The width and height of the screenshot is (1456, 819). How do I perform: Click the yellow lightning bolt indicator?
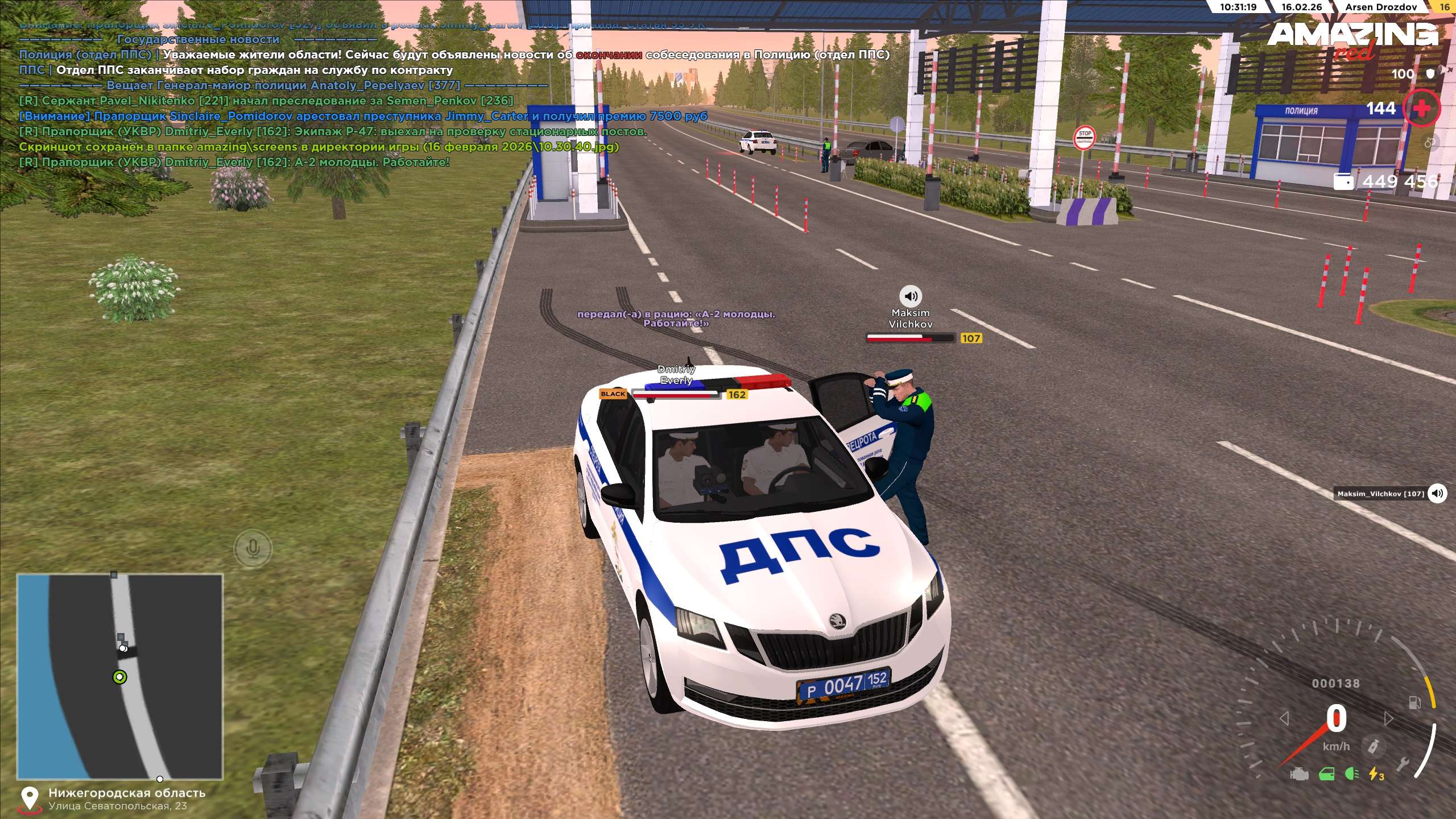(x=1376, y=774)
